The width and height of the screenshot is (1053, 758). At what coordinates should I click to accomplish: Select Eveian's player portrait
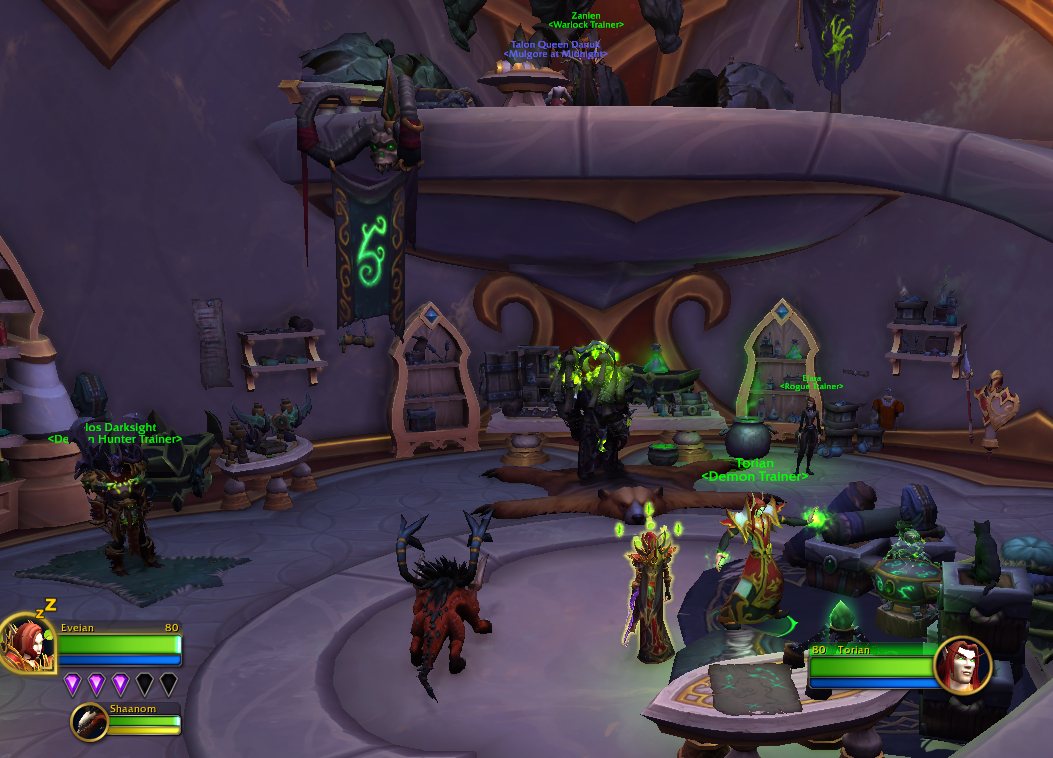pyautogui.click(x=27, y=645)
